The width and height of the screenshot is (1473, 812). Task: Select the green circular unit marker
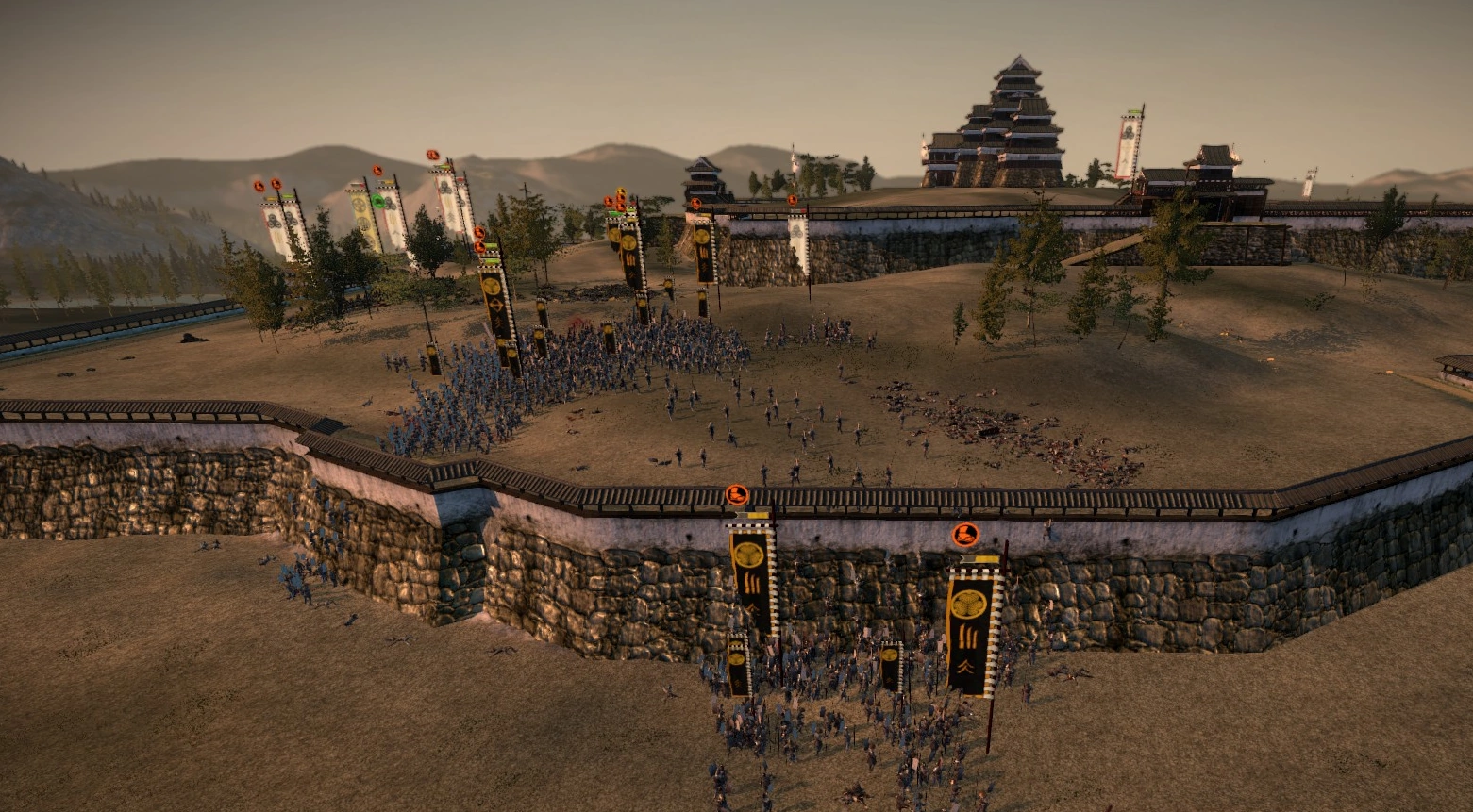coord(378,201)
